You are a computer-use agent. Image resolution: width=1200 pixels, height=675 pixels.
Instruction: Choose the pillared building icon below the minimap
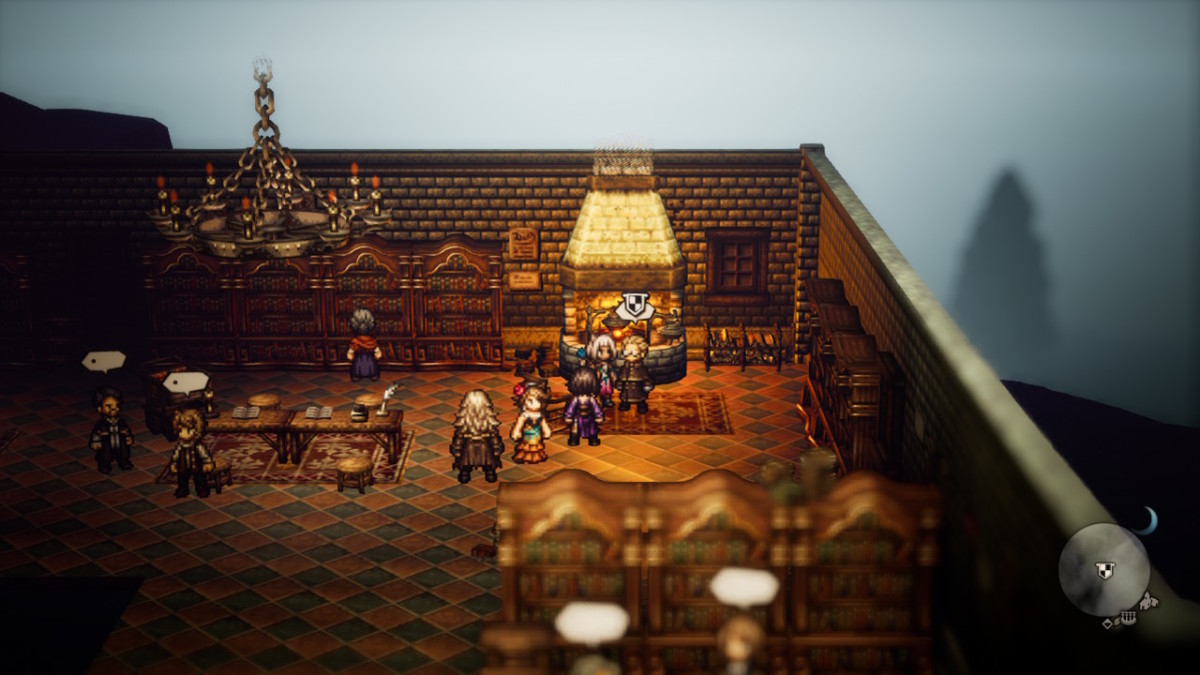coord(1128,620)
